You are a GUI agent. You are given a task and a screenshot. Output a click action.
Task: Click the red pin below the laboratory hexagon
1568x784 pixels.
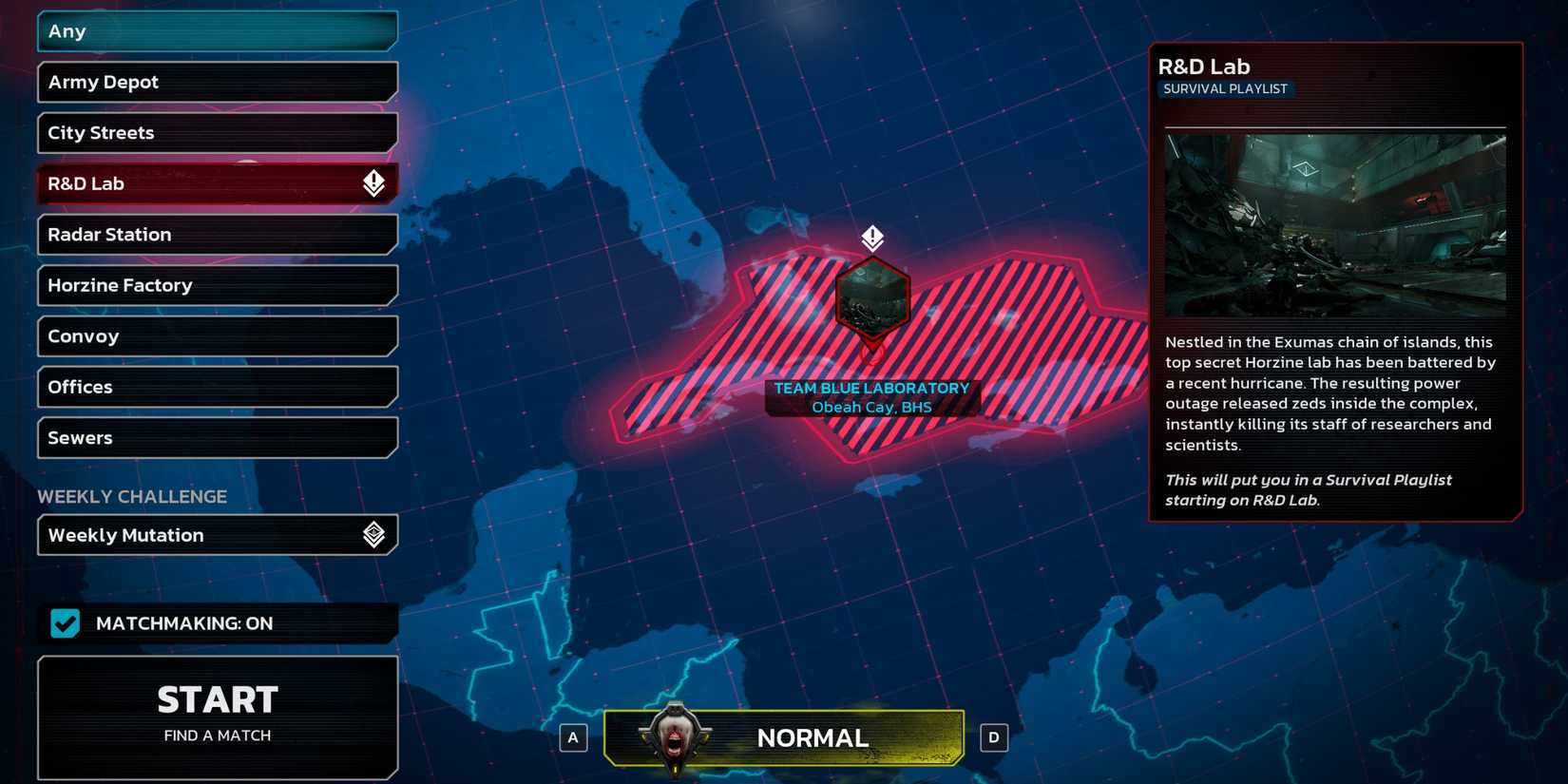[870, 354]
